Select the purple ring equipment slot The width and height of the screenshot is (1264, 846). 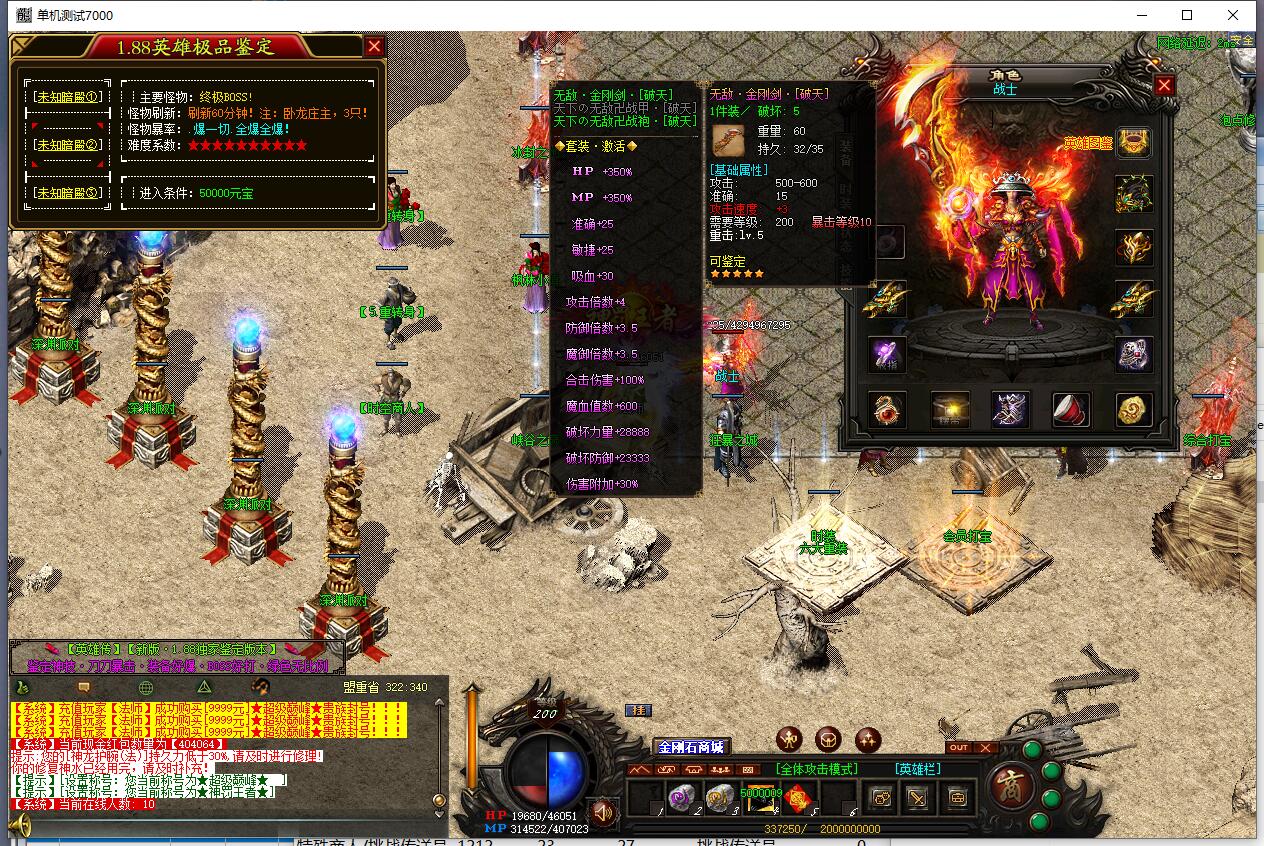pyautogui.click(x=887, y=354)
